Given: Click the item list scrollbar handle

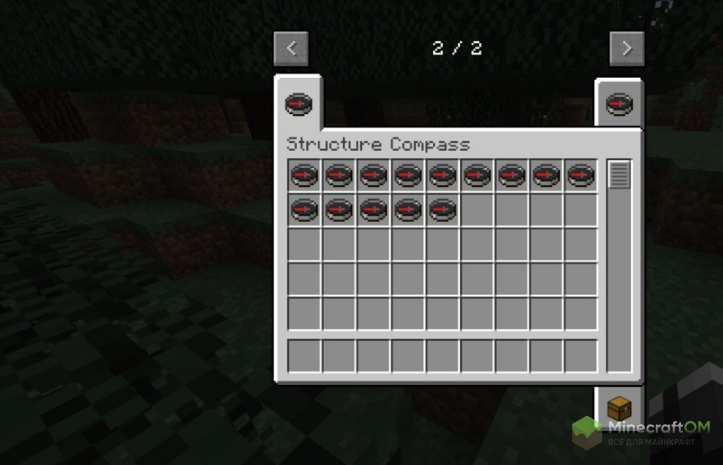Looking at the screenshot, I should click(619, 175).
